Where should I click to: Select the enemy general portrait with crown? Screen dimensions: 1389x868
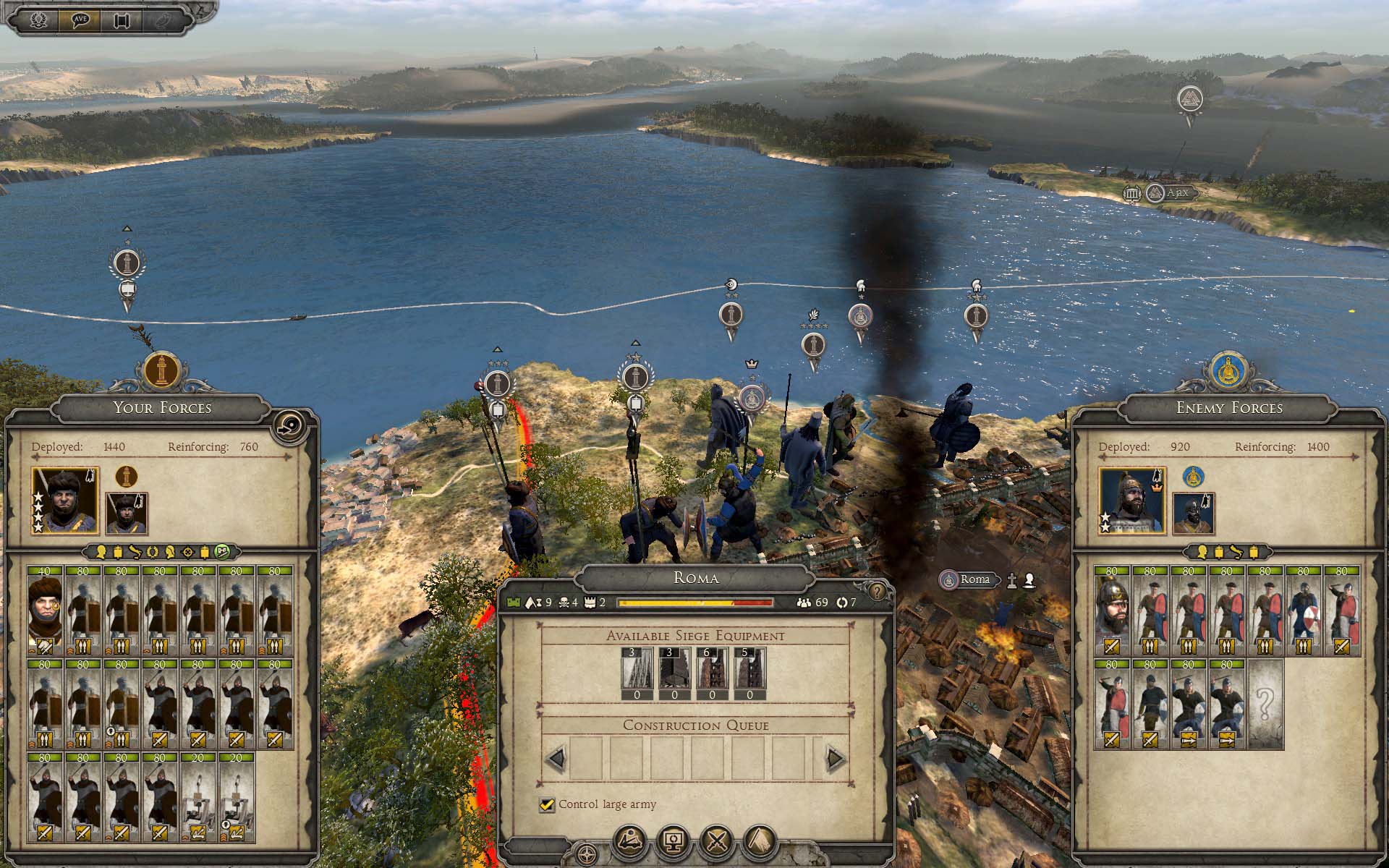tap(1132, 499)
